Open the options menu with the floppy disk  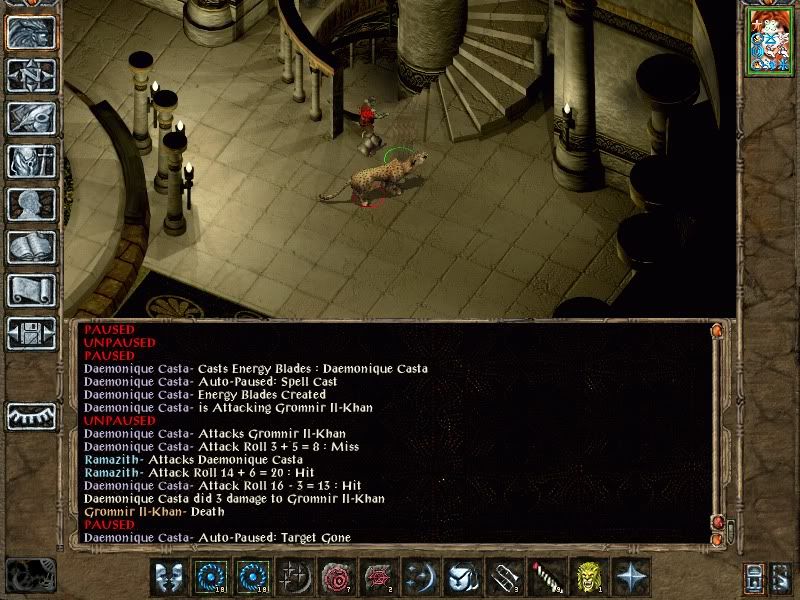click(31, 333)
